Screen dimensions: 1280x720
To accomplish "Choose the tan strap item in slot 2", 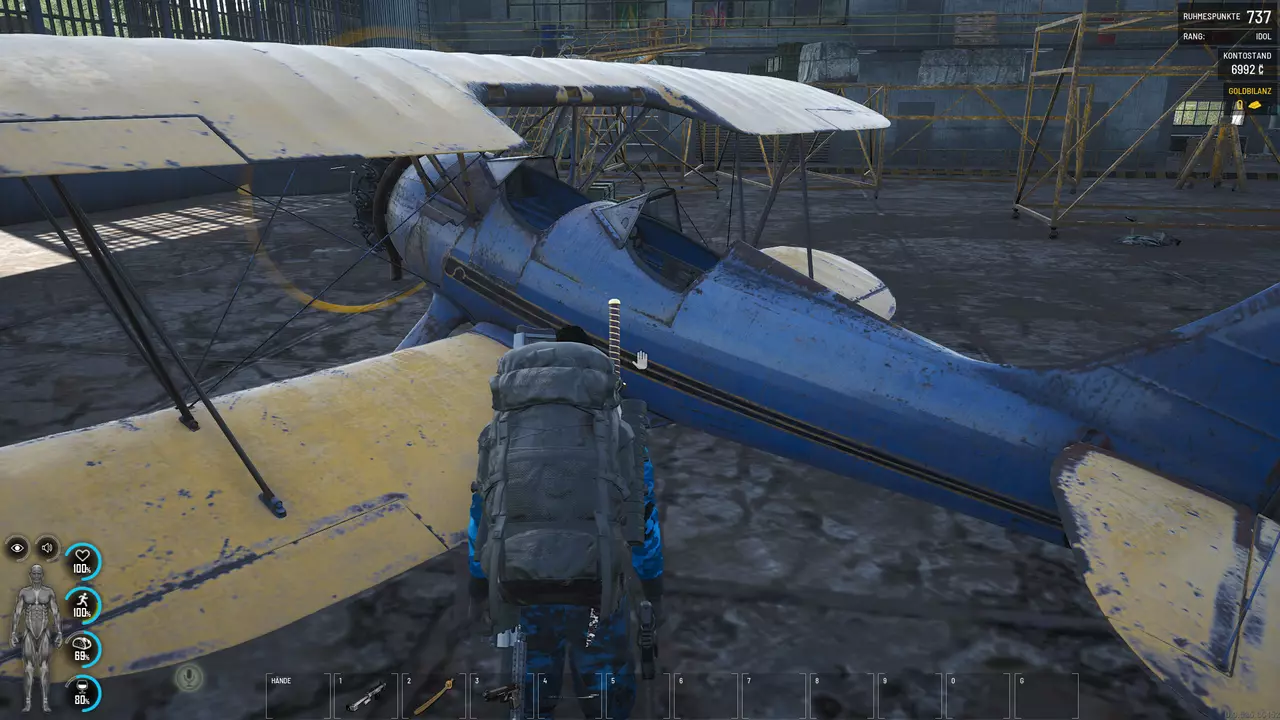I will point(434,696).
